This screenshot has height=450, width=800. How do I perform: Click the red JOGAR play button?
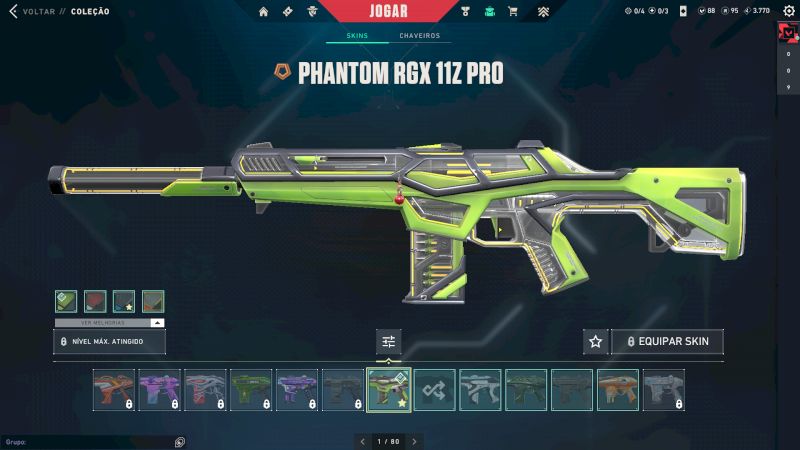[389, 11]
